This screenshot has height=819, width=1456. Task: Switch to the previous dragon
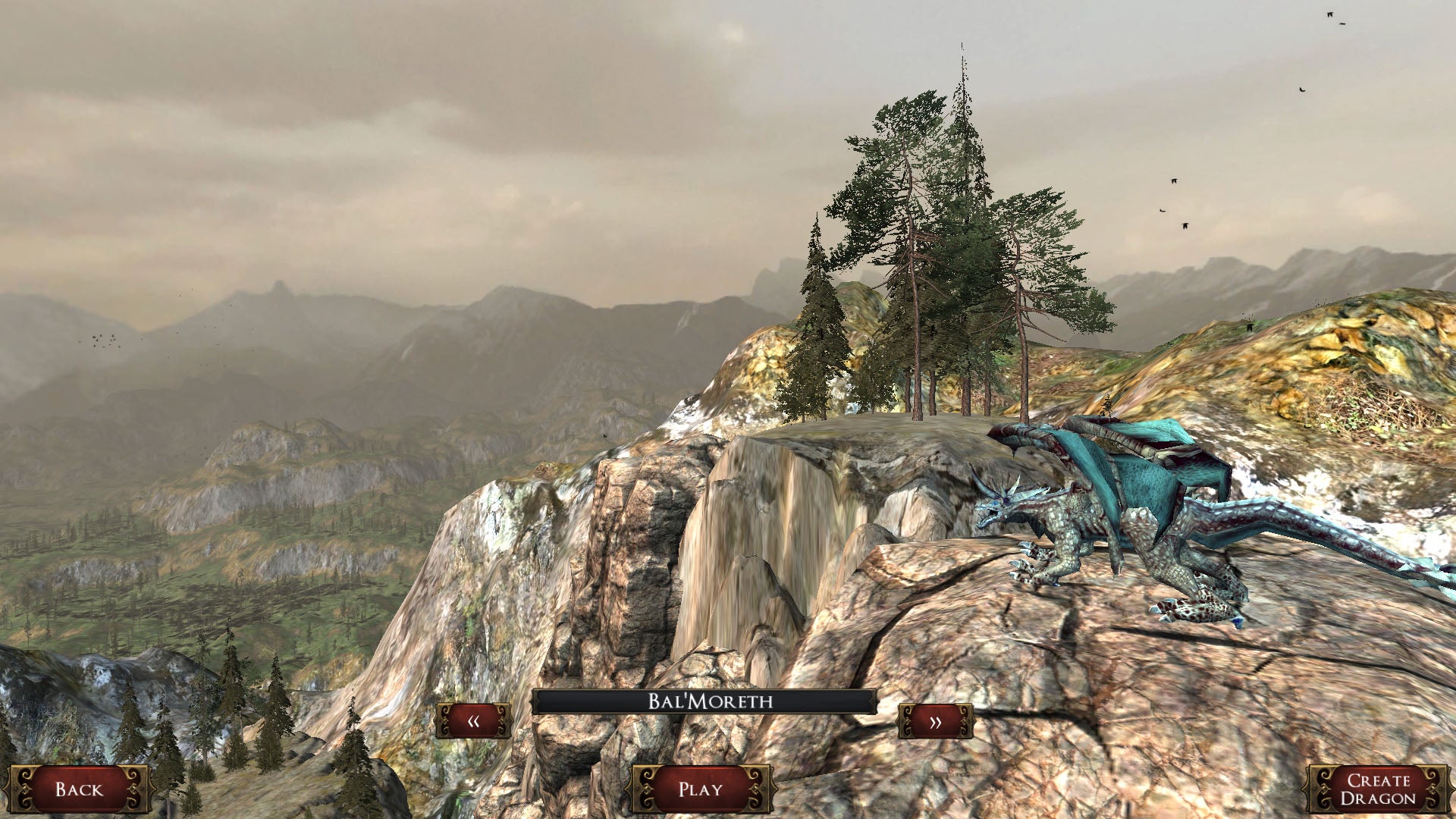(x=473, y=721)
